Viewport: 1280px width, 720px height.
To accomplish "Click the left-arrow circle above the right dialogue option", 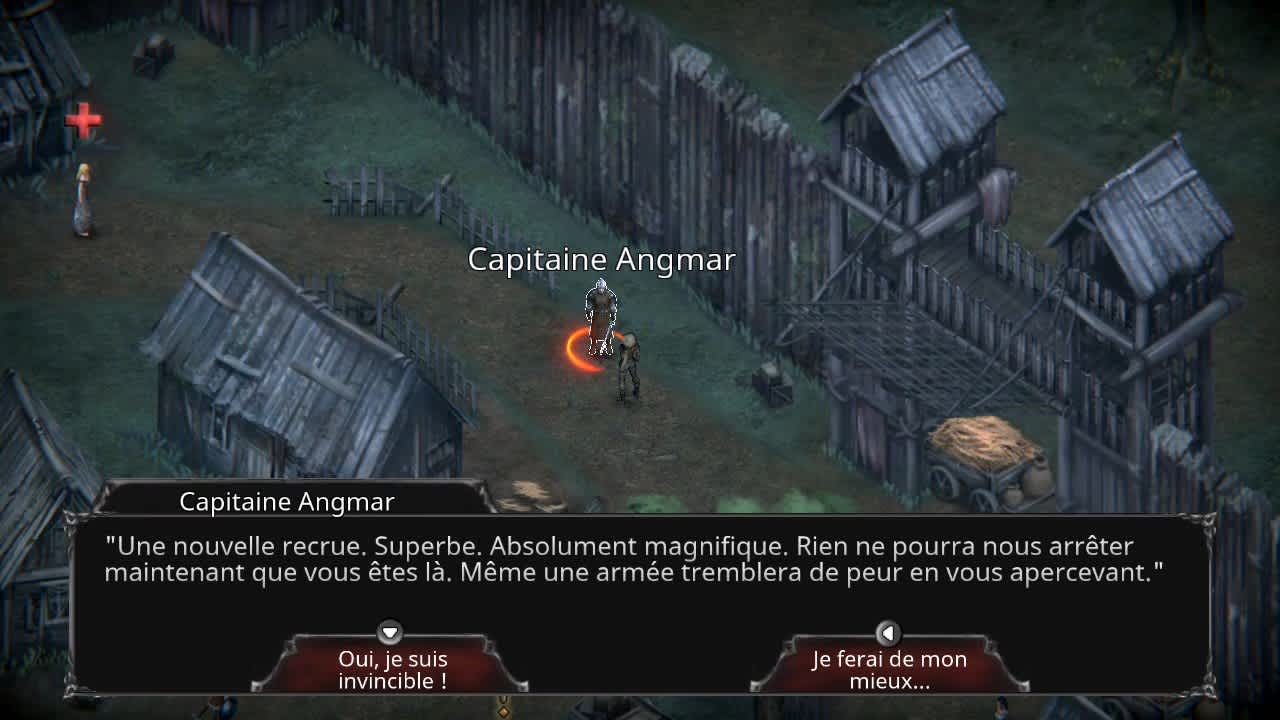I will (889, 633).
